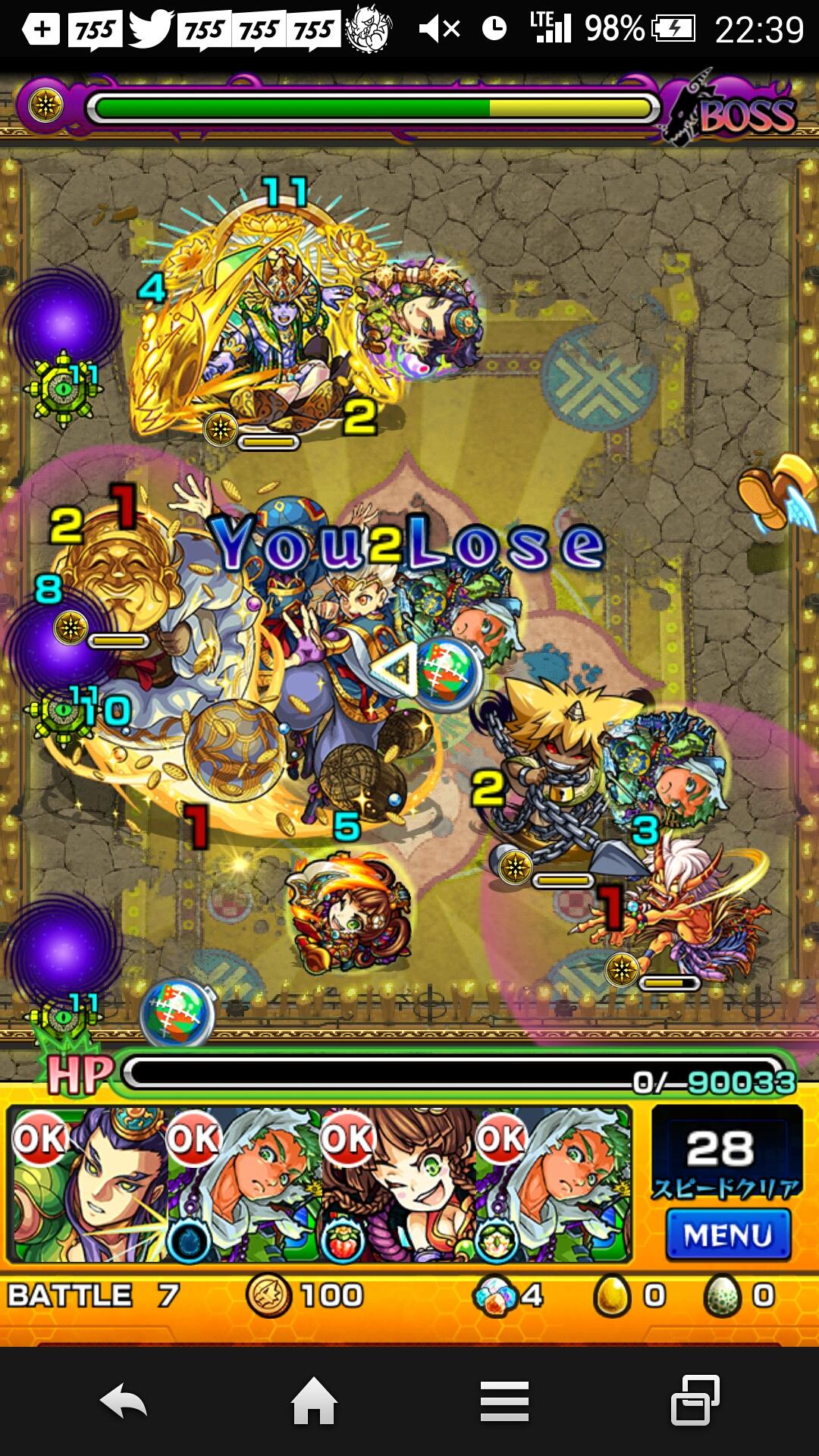
Task: Open the blue MENU button
Action: click(x=727, y=1235)
